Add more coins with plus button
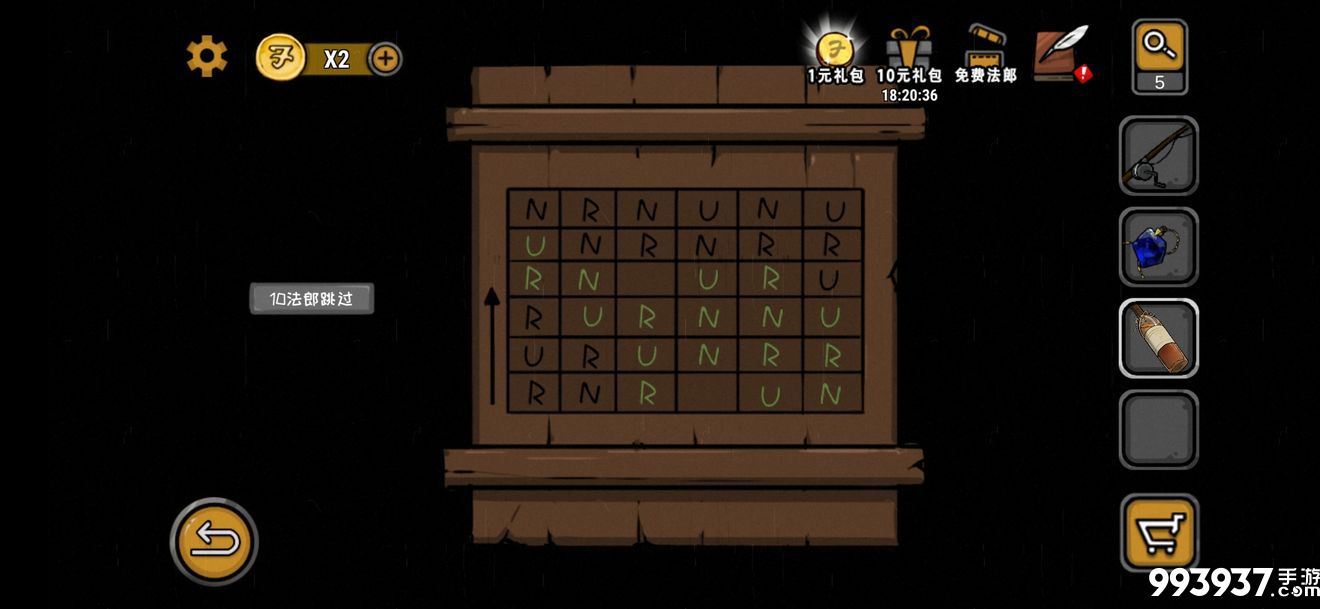This screenshot has width=1320, height=609. [386, 59]
